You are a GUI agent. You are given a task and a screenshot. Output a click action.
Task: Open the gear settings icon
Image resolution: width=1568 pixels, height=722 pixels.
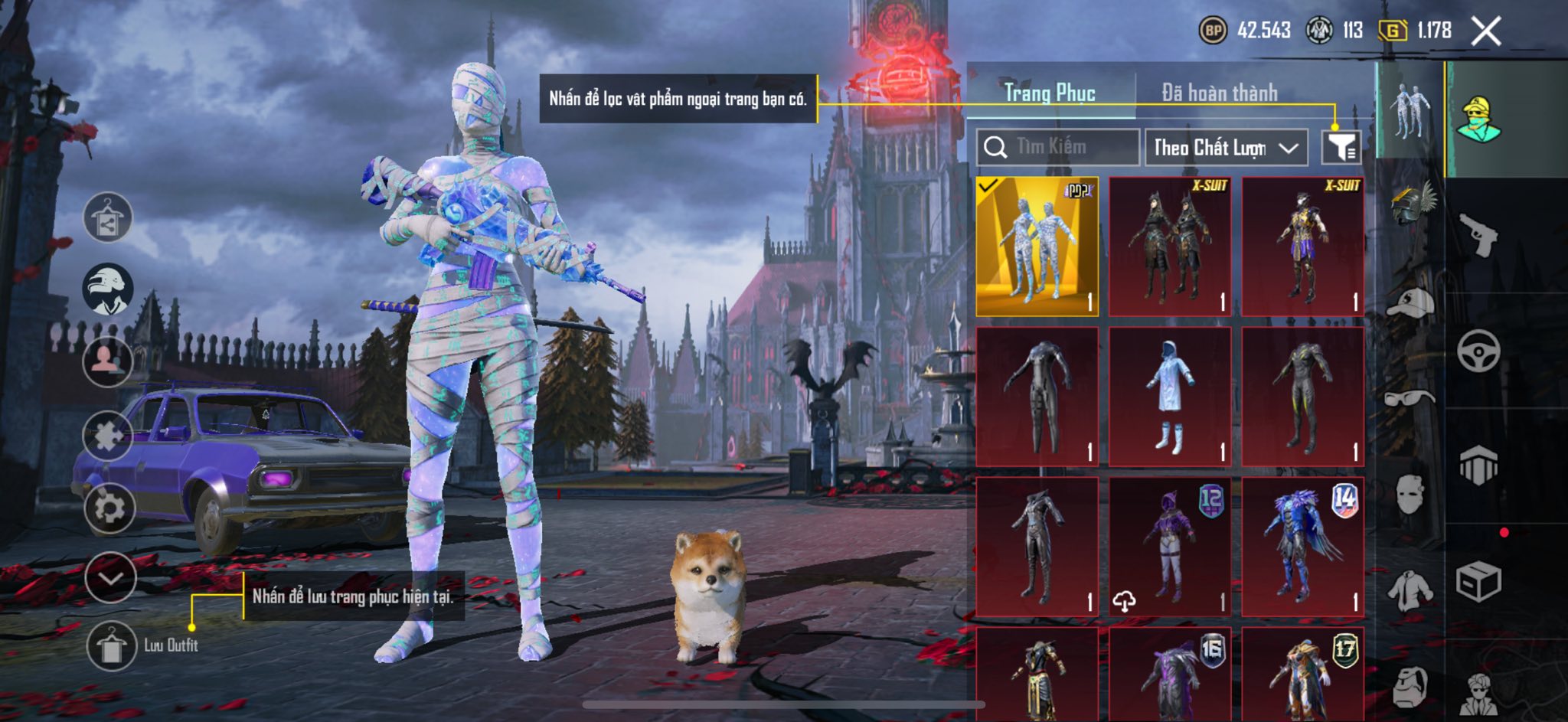(x=109, y=508)
